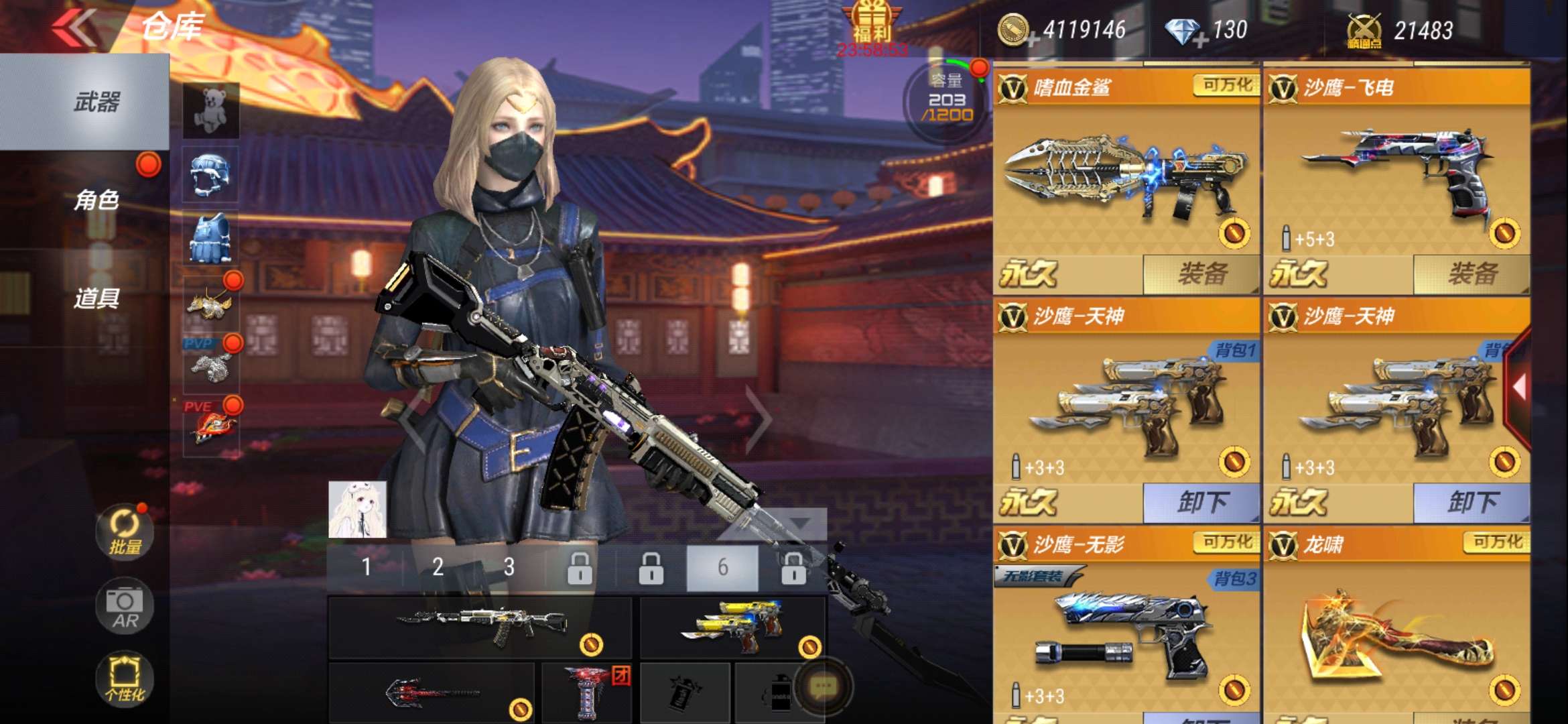The width and height of the screenshot is (1568, 724).
Task: Open the chat bubble button
Action: [x=822, y=686]
